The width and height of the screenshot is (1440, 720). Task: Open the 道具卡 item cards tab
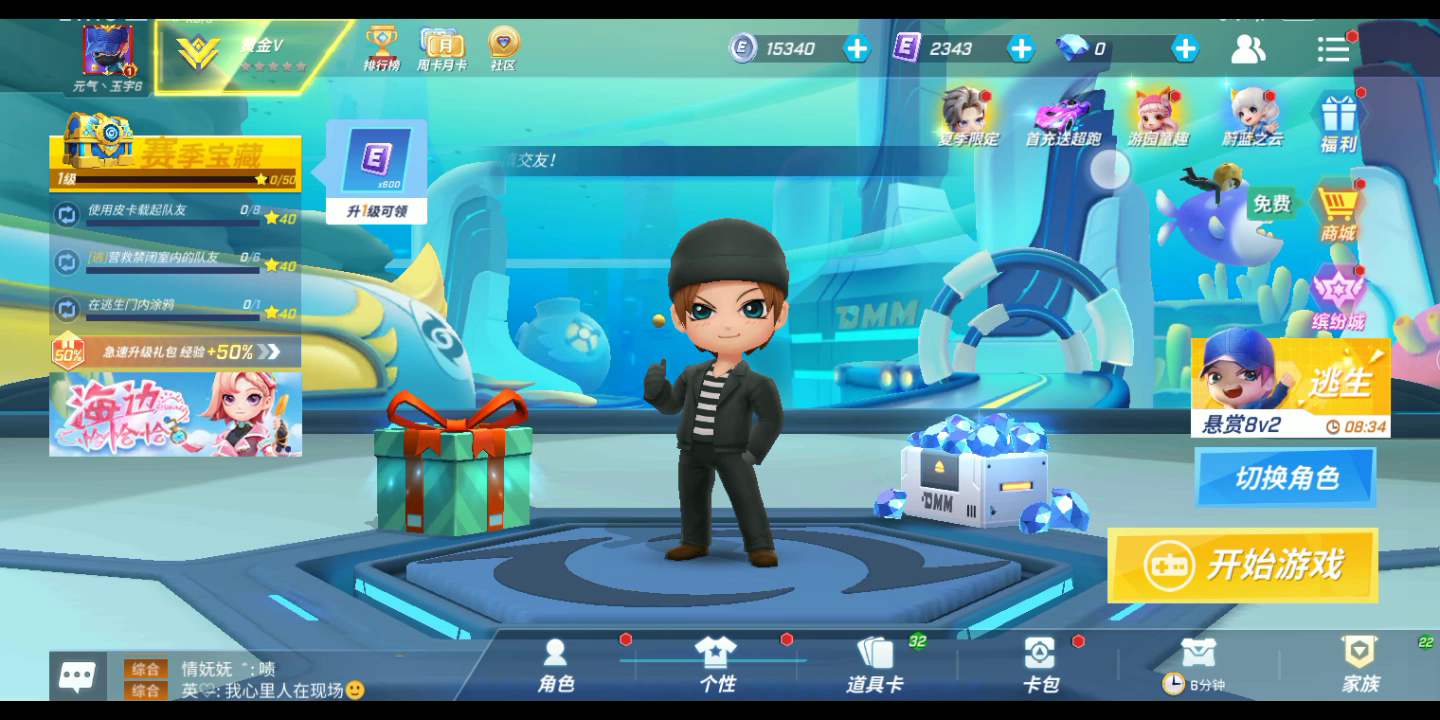point(875,666)
